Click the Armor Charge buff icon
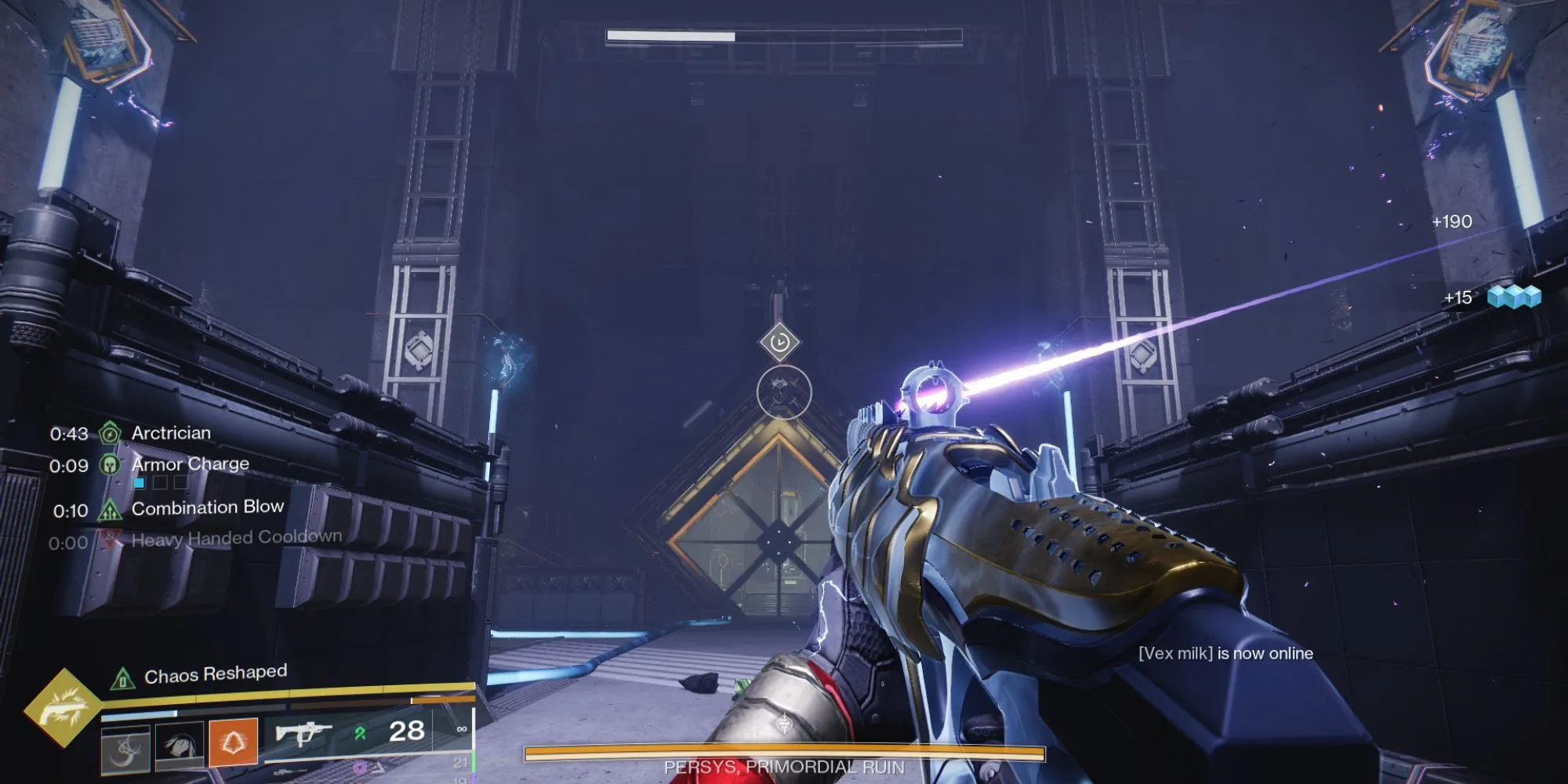Screen dimensions: 1568x784 coord(111,465)
